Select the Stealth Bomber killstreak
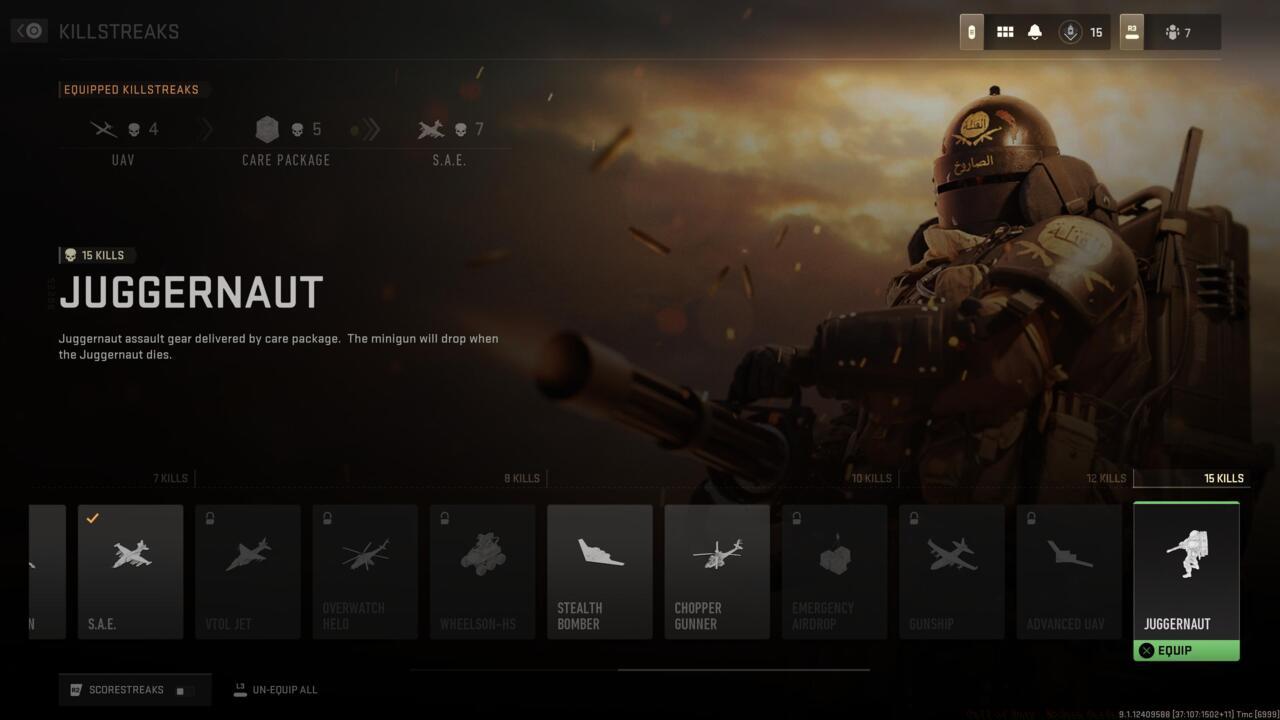Screen dimensions: 1280x720 (599, 571)
